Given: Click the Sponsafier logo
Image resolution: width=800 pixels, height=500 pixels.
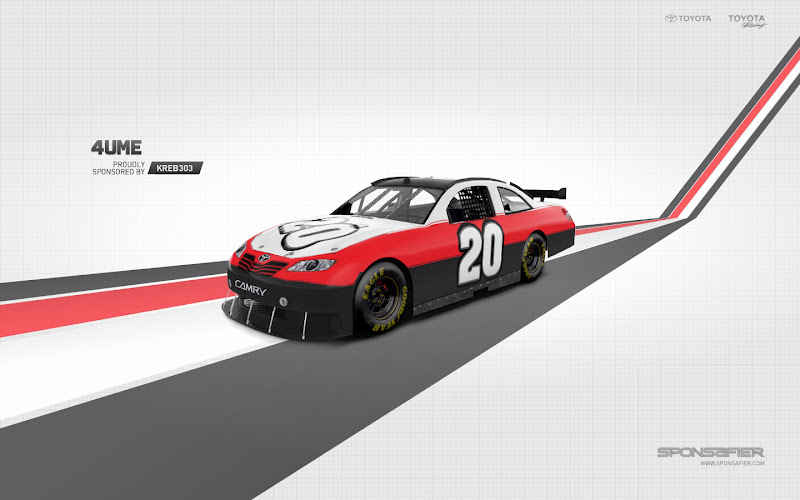Looking at the screenshot, I should 711,451.
